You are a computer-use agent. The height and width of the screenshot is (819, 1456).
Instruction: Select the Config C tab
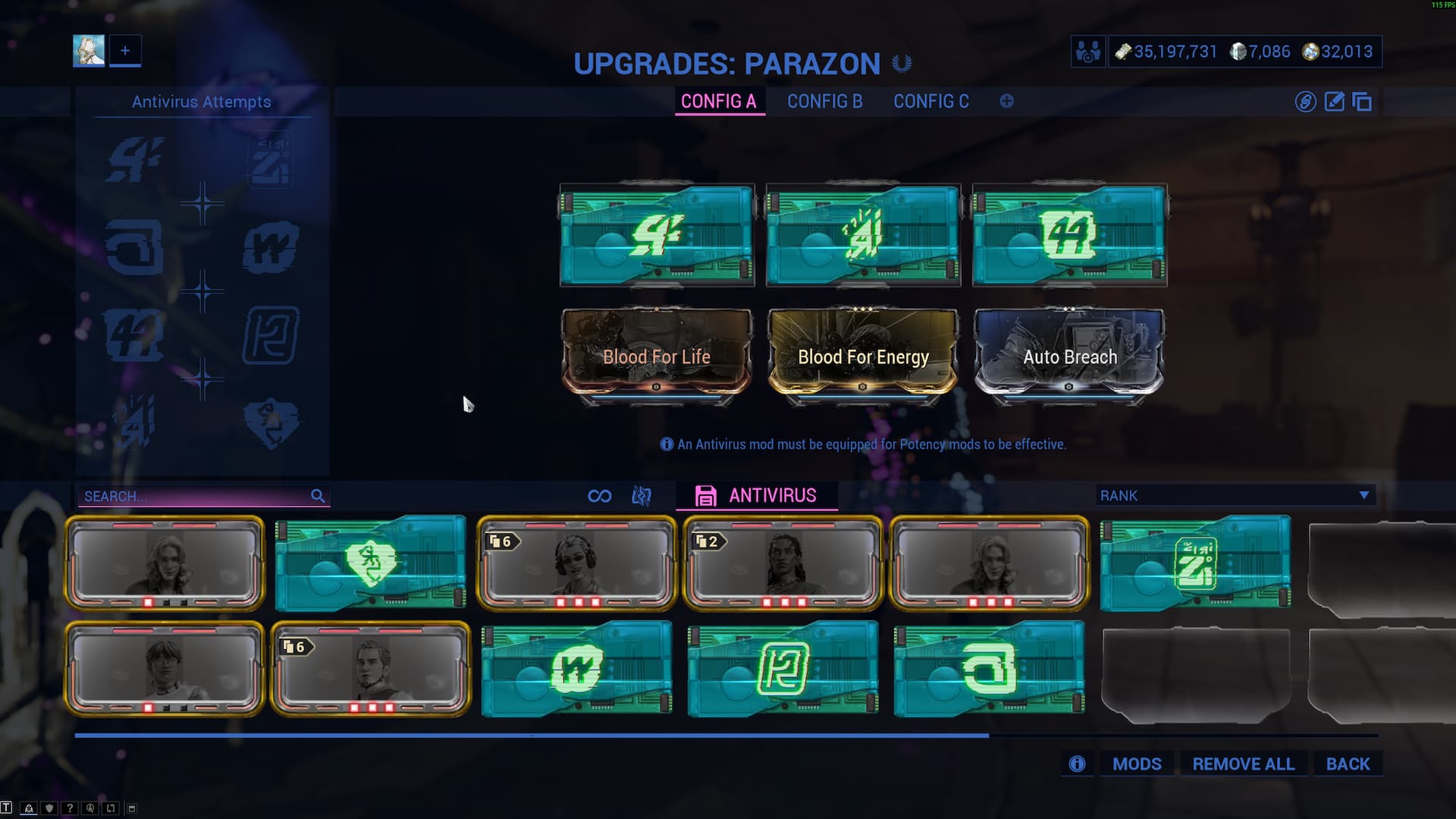[930, 102]
